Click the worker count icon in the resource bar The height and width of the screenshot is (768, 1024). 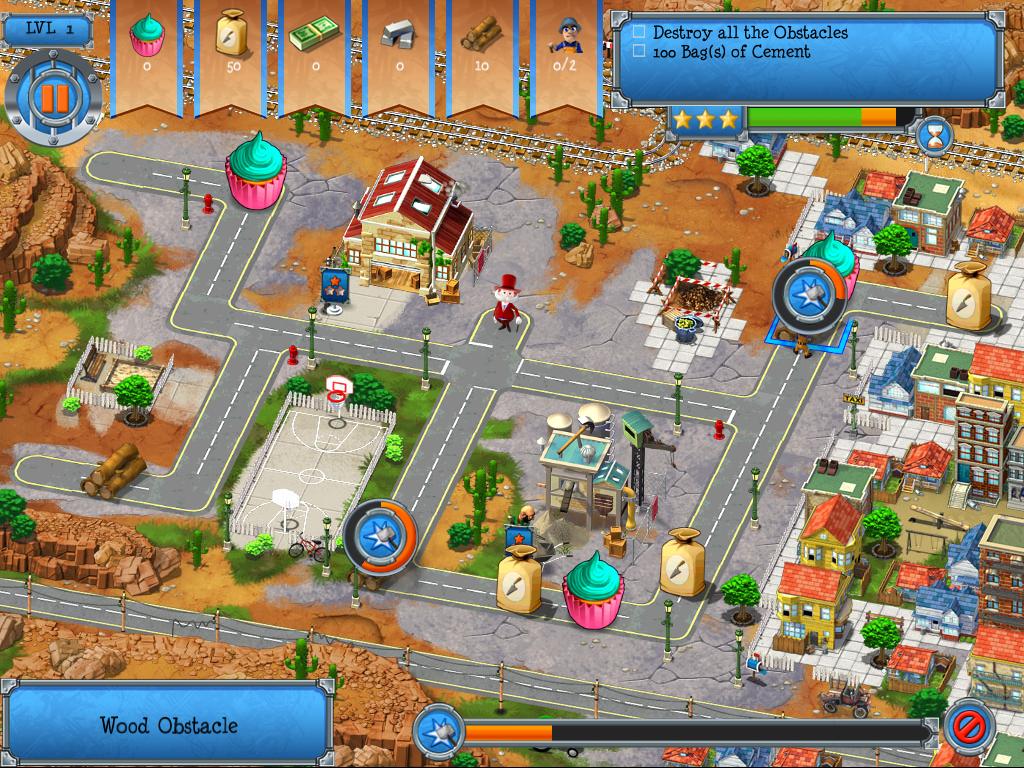565,38
